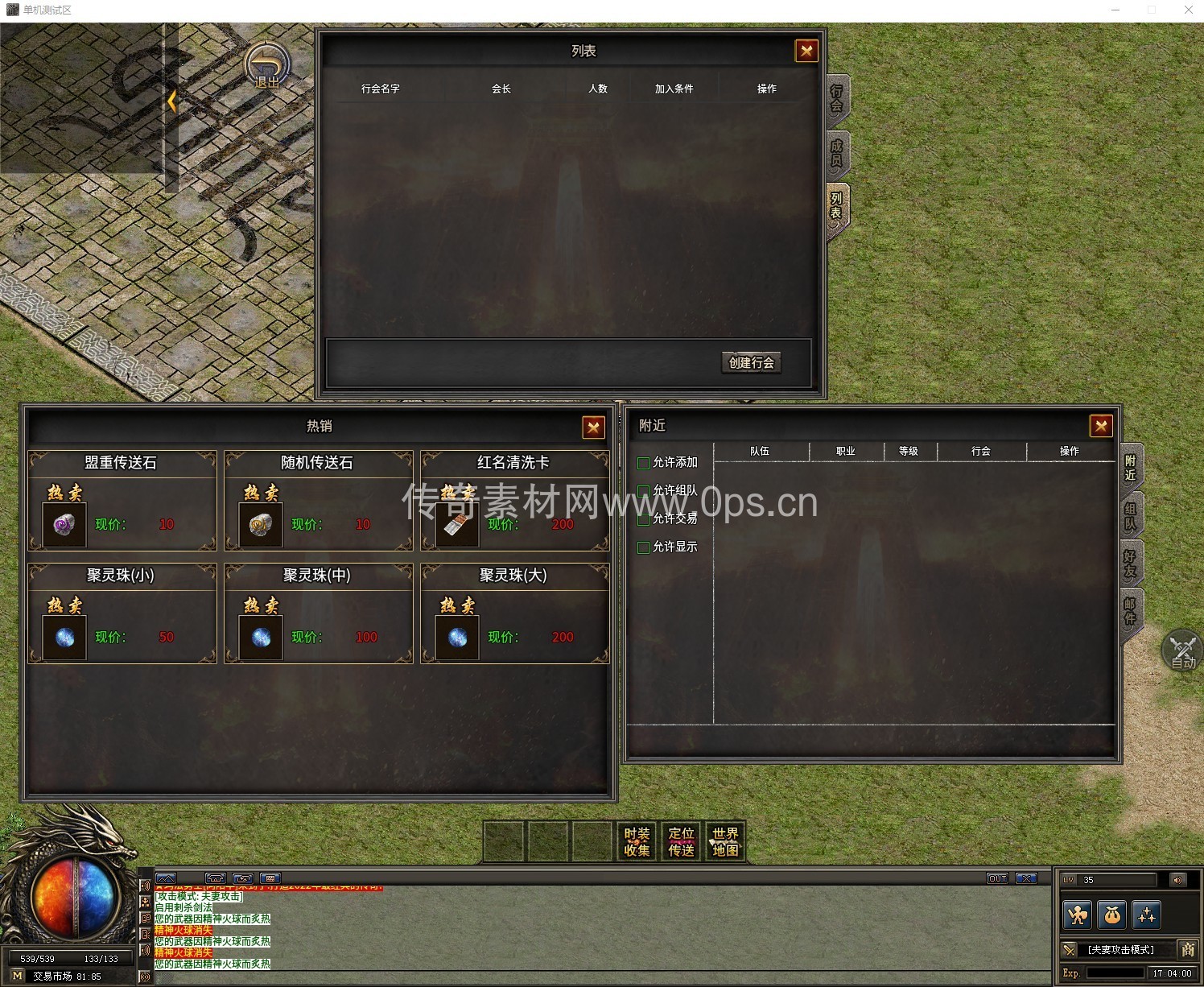Click the 定位传送 teleport button
1204x987 pixels.
681,842
